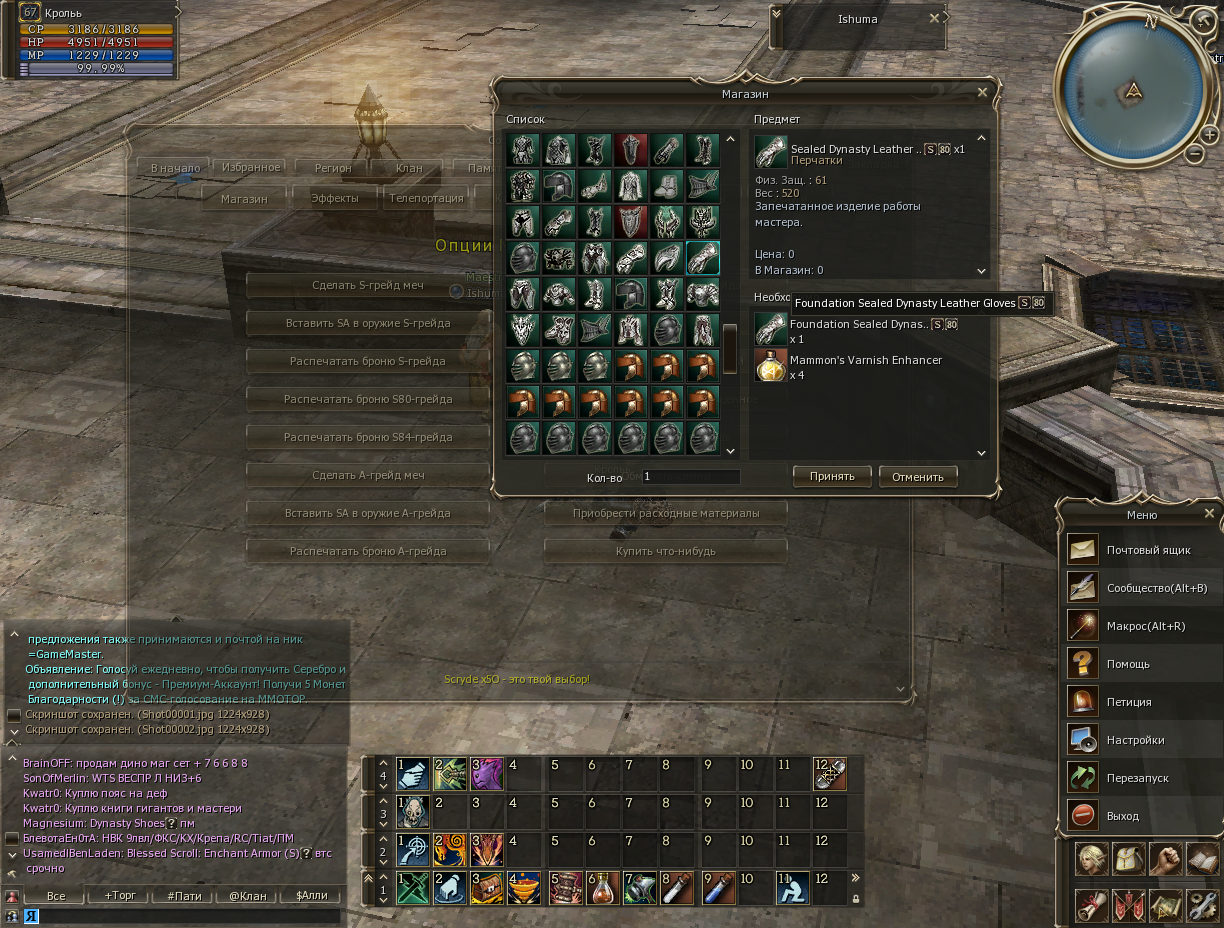Viewport: 1224px width, 928px height.
Task: Close the Меню panel
Action: (1209, 514)
